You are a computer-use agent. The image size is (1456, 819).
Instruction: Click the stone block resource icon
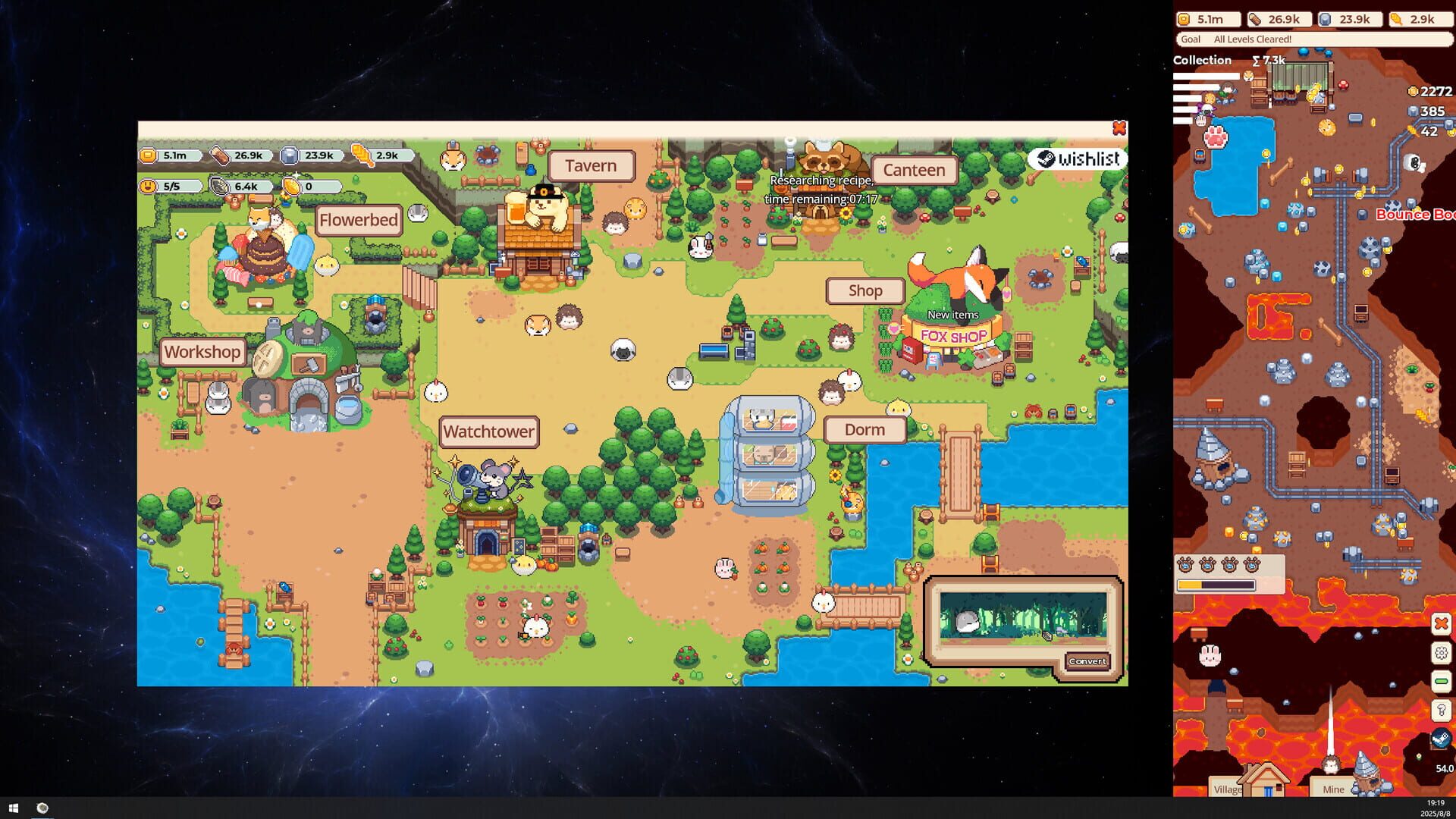[x=1324, y=19]
